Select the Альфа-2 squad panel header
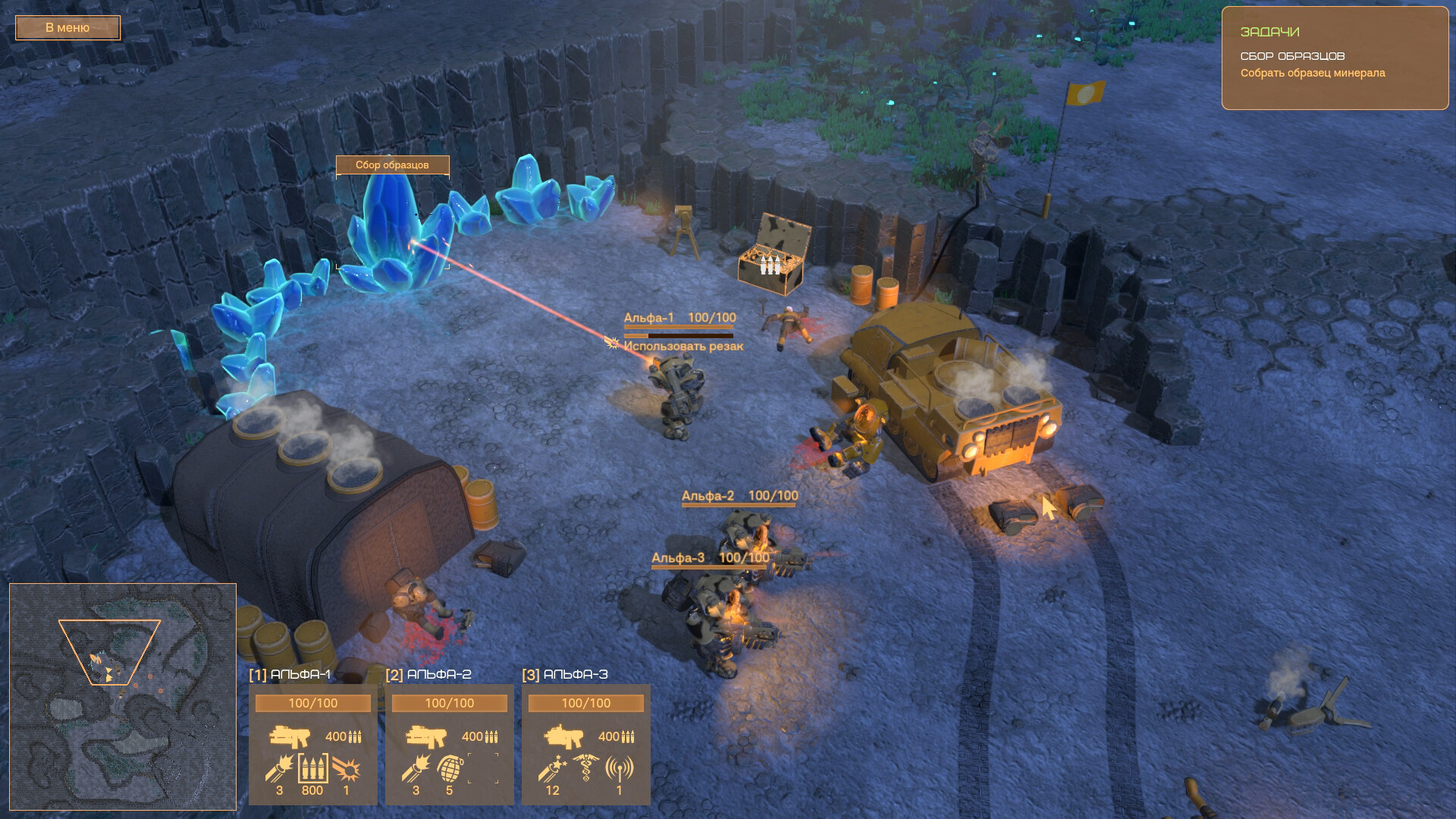Image resolution: width=1456 pixels, height=819 pixels. (x=429, y=674)
